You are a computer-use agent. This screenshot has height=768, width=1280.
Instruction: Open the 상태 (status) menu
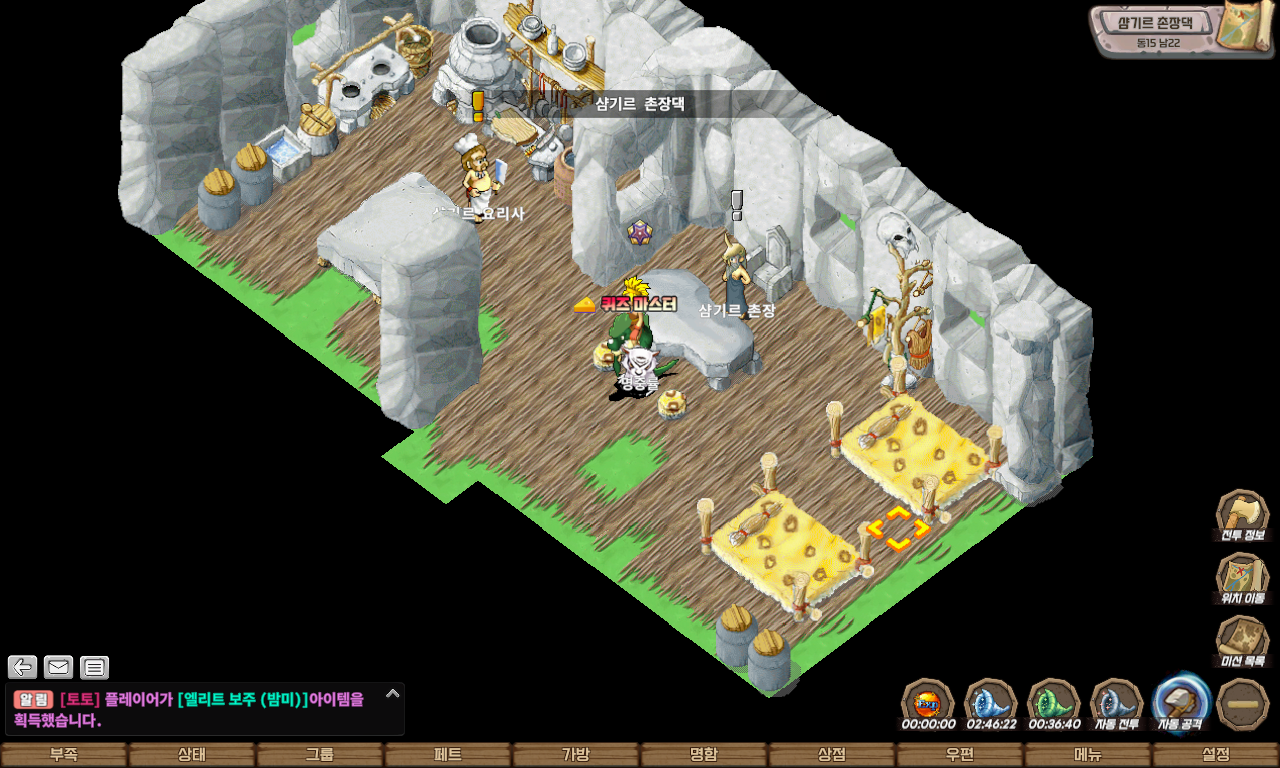pyautogui.click(x=192, y=755)
